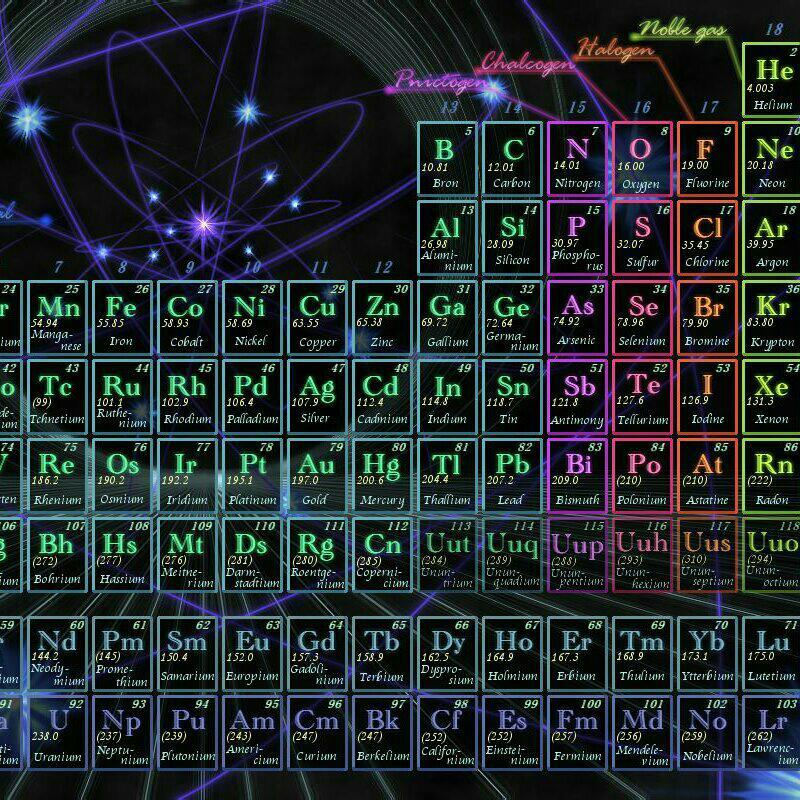The width and height of the screenshot is (800, 800).
Task: Pick the Copernicium element tile
Action: (x=382, y=553)
